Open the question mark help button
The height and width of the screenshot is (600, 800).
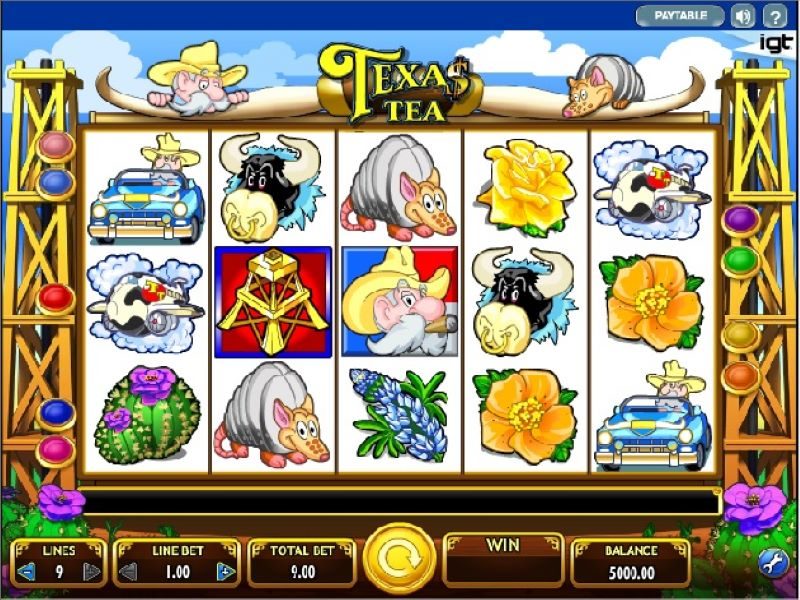pyautogui.click(x=775, y=16)
